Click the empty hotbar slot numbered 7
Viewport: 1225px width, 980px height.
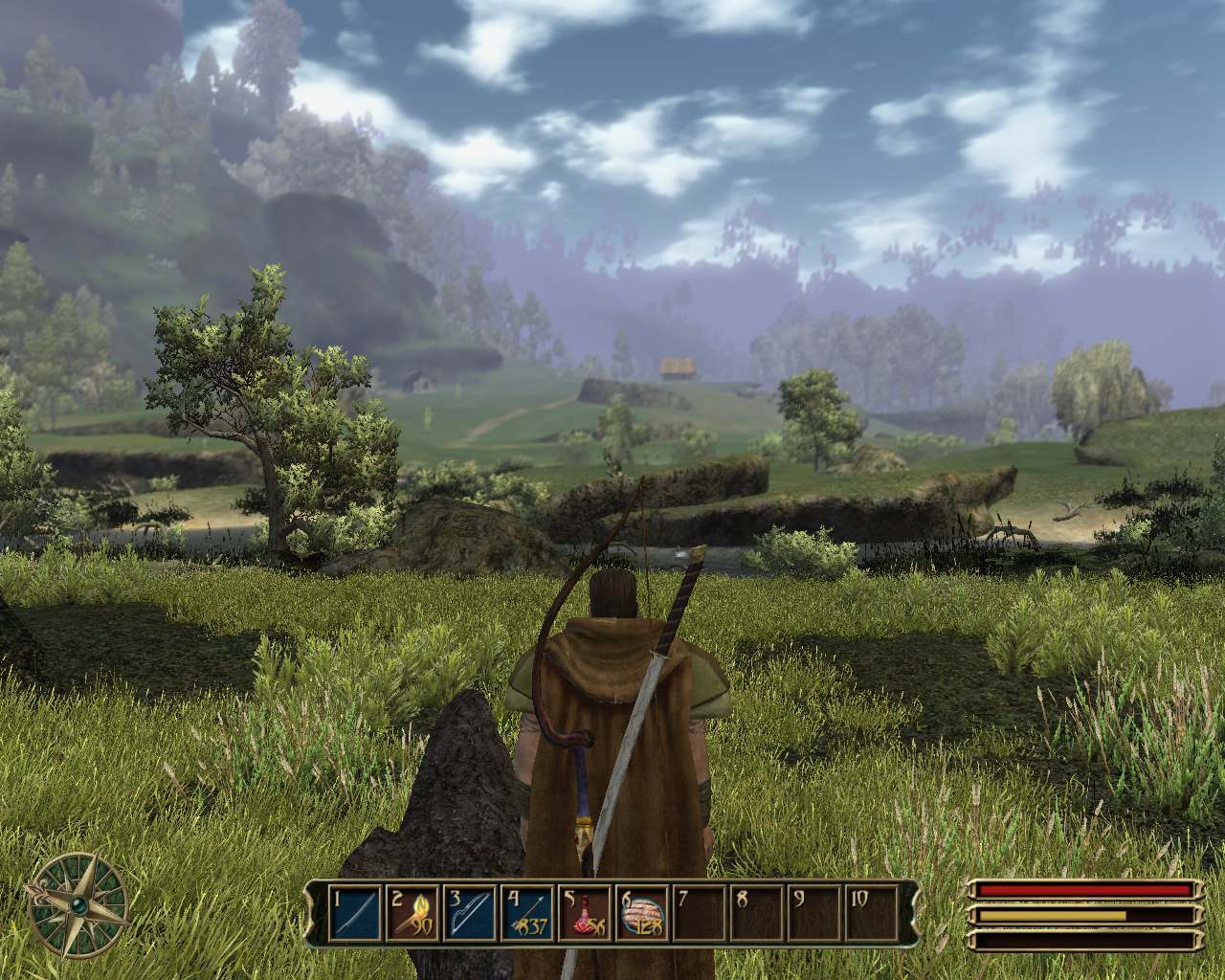pyautogui.click(x=700, y=913)
